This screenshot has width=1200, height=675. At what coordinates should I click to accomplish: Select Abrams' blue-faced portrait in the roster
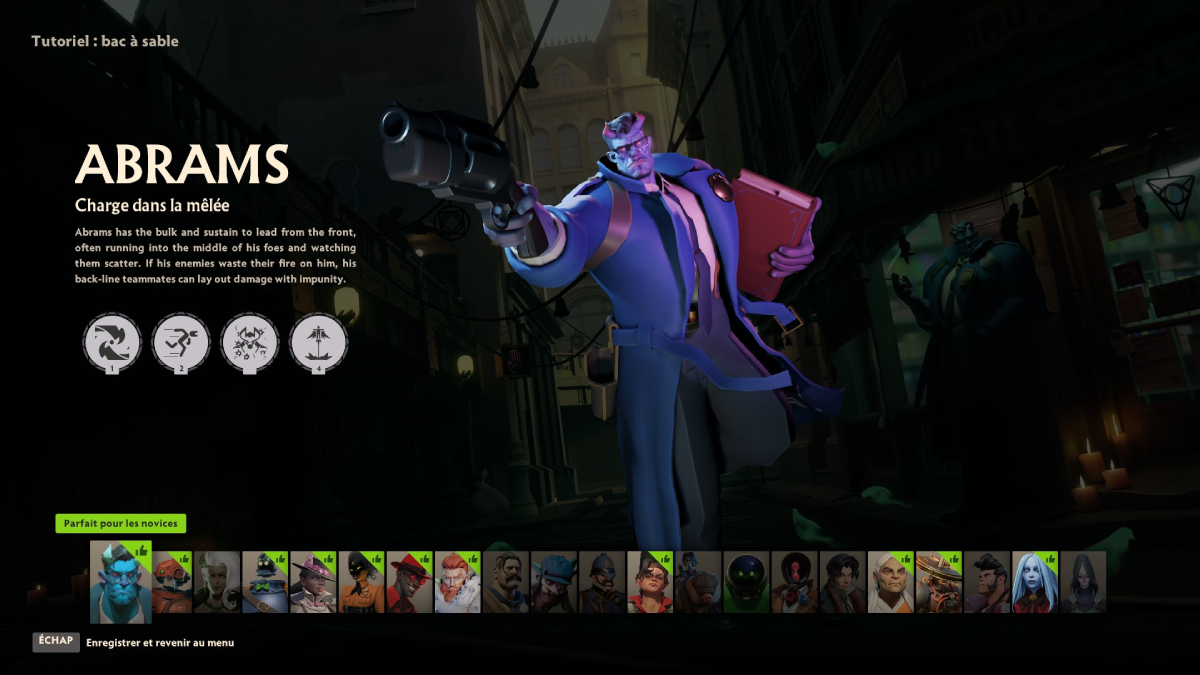(120, 583)
